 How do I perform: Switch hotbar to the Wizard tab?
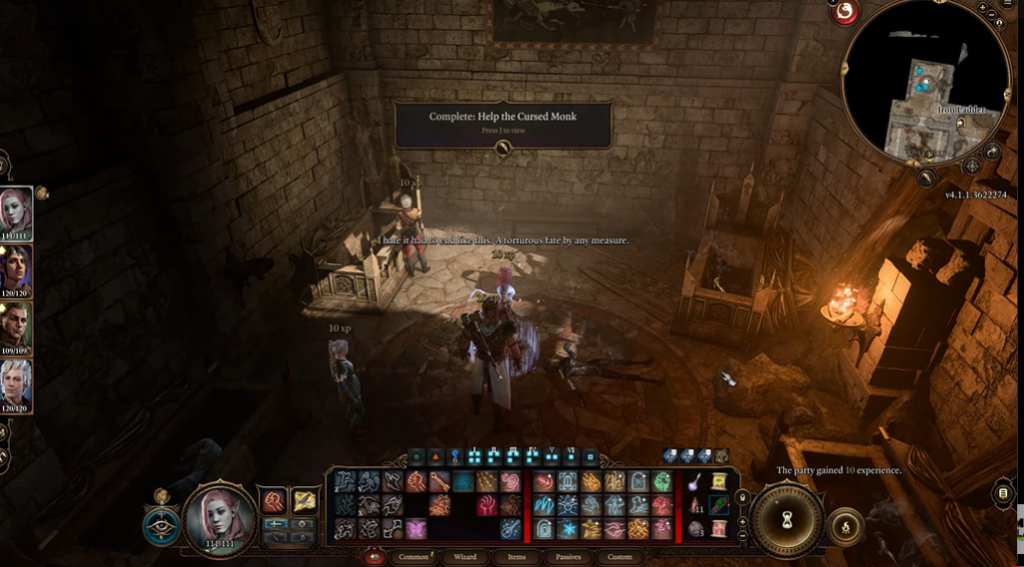click(x=464, y=556)
